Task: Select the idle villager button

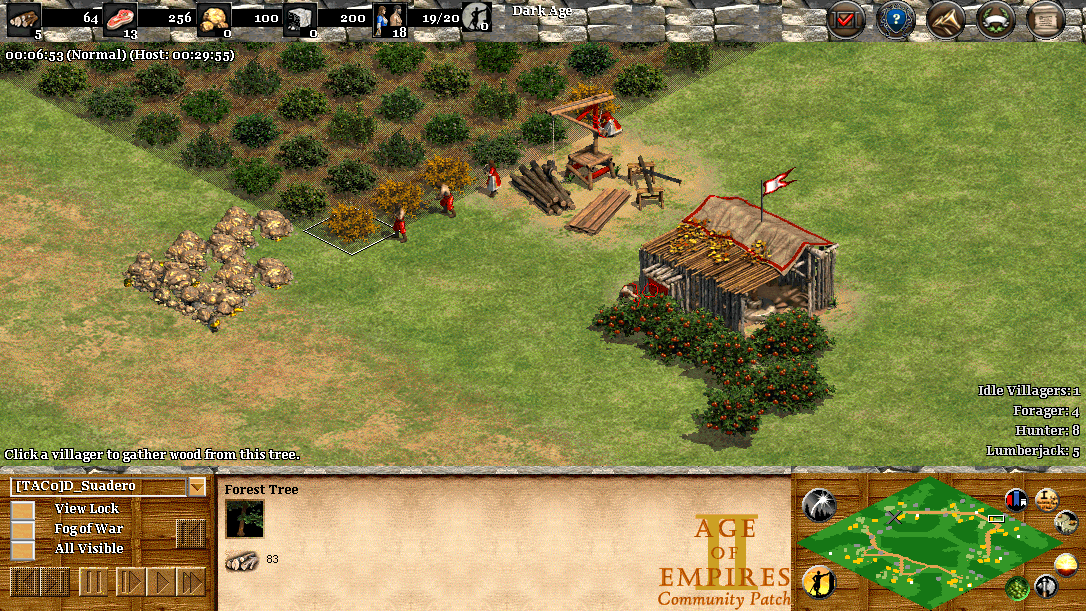Action: pos(819,582)
